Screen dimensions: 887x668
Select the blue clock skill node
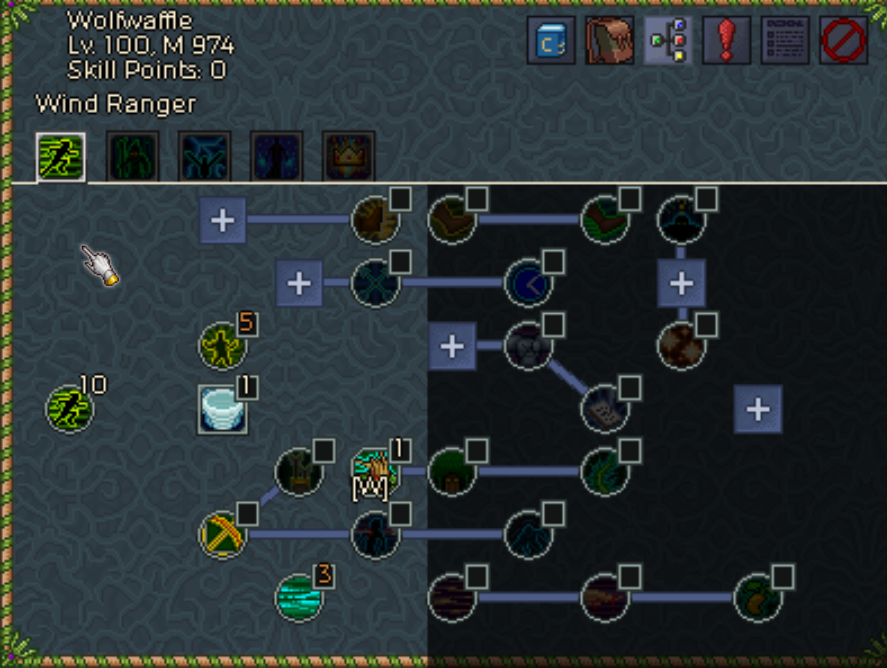pyautogui.click(x=528, y=283)
